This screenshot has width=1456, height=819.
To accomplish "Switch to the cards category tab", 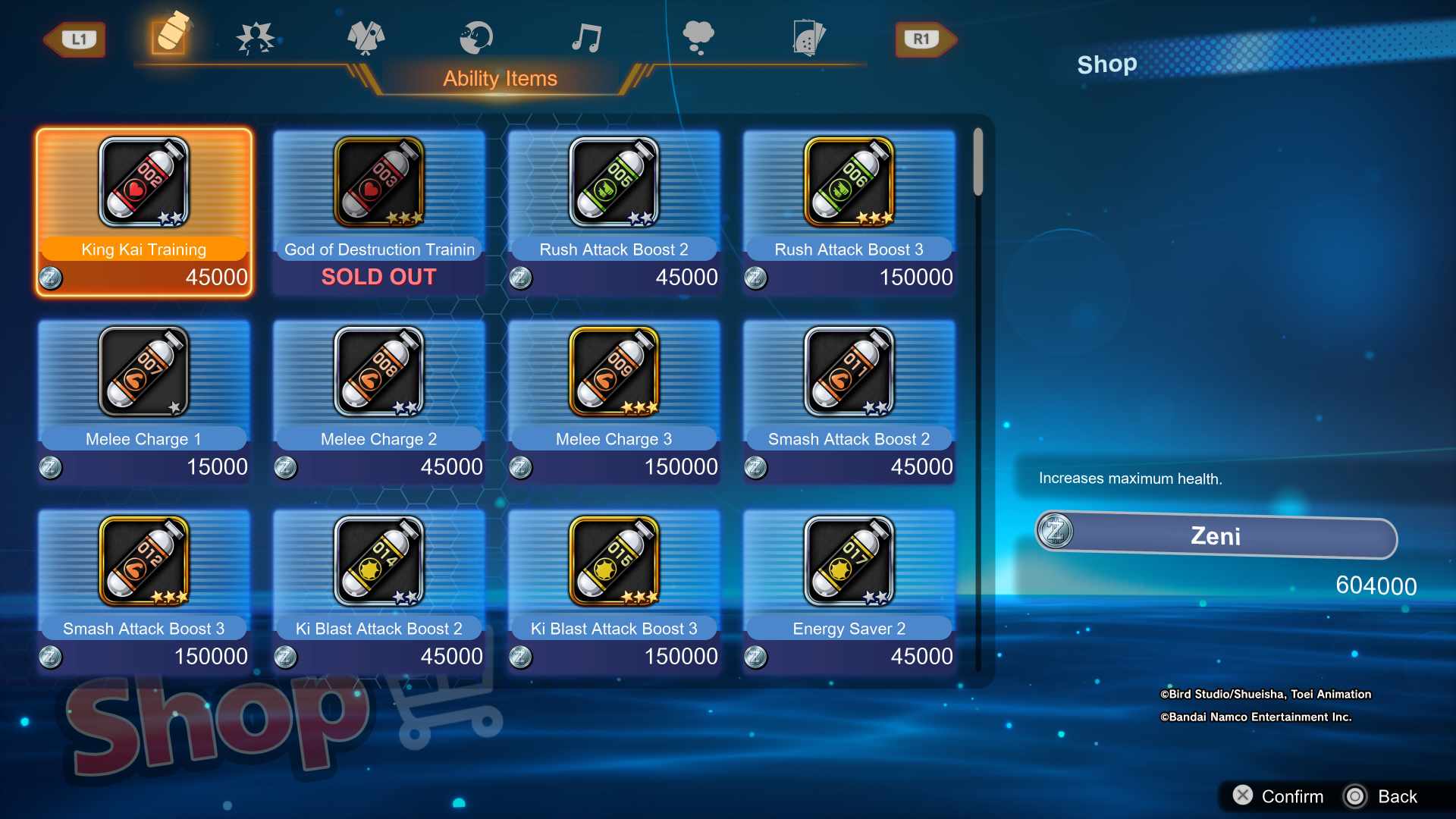I will click(x=808, y=38).
